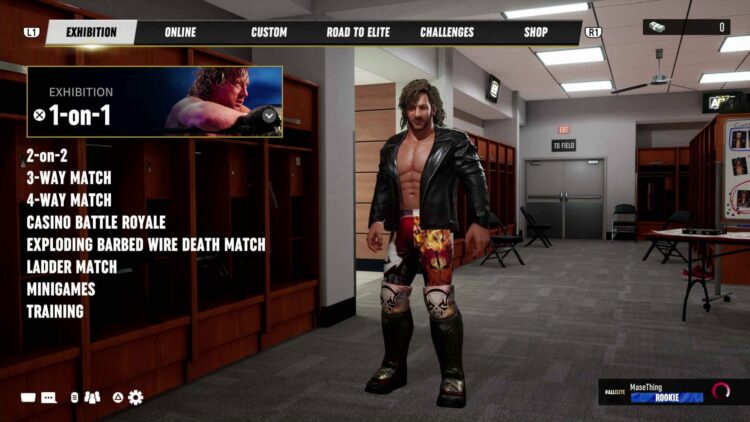The width and height of the screenshot is (750, 422).
Task: Select the Road to Elite tab
Action: [x=360, y=32]
